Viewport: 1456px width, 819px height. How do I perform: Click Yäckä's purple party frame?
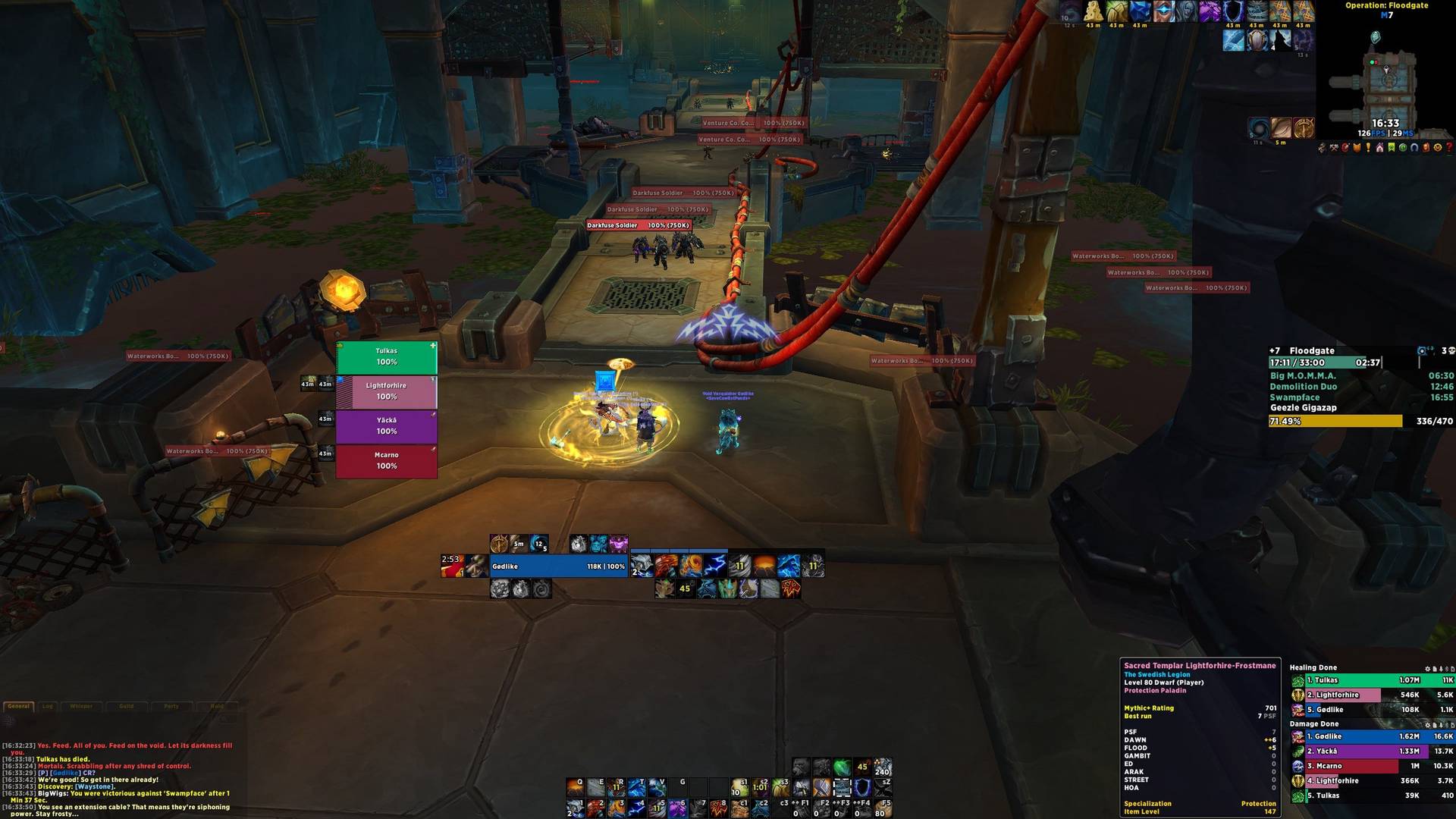point(387,426)
